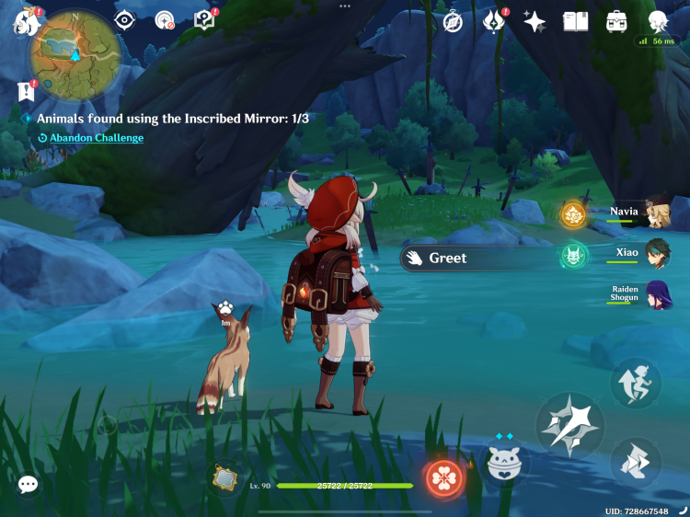The width and height of the screenshot is (690, 517).
Task: Abandon the current challenge
Action: click(x=97, y=138)
